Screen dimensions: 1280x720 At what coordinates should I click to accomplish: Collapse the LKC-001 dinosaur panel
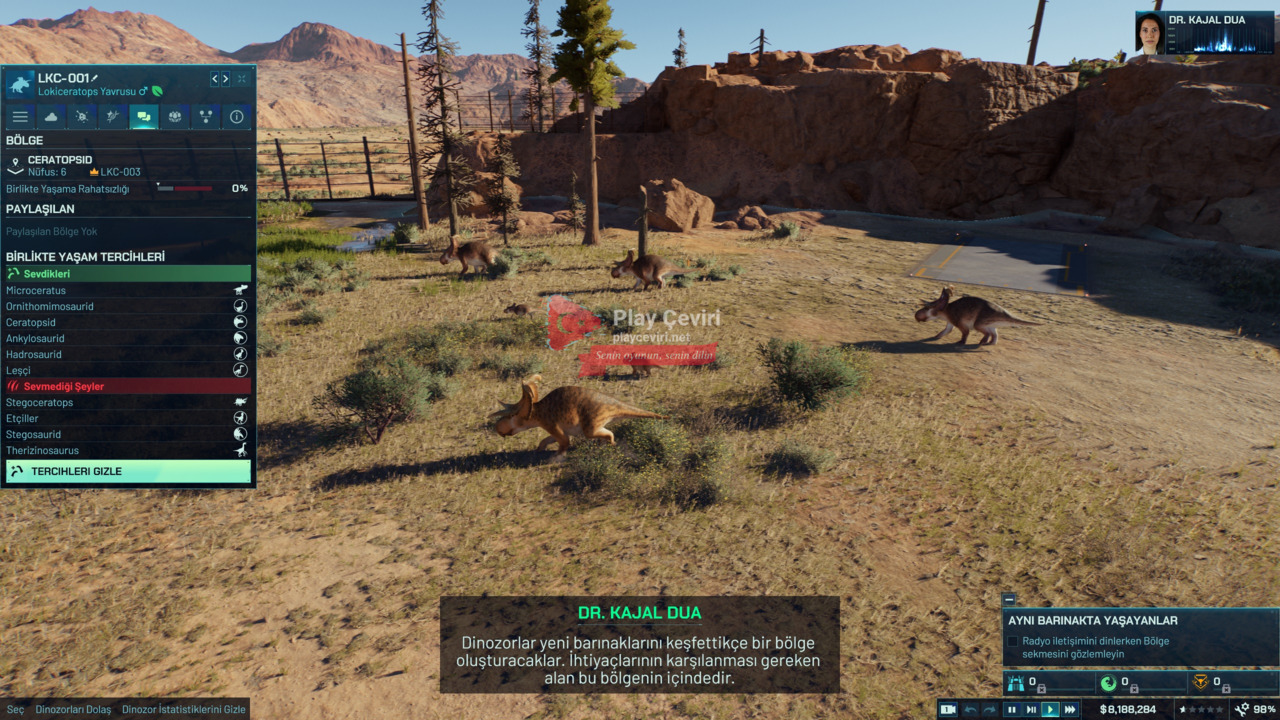coord(241,79)
